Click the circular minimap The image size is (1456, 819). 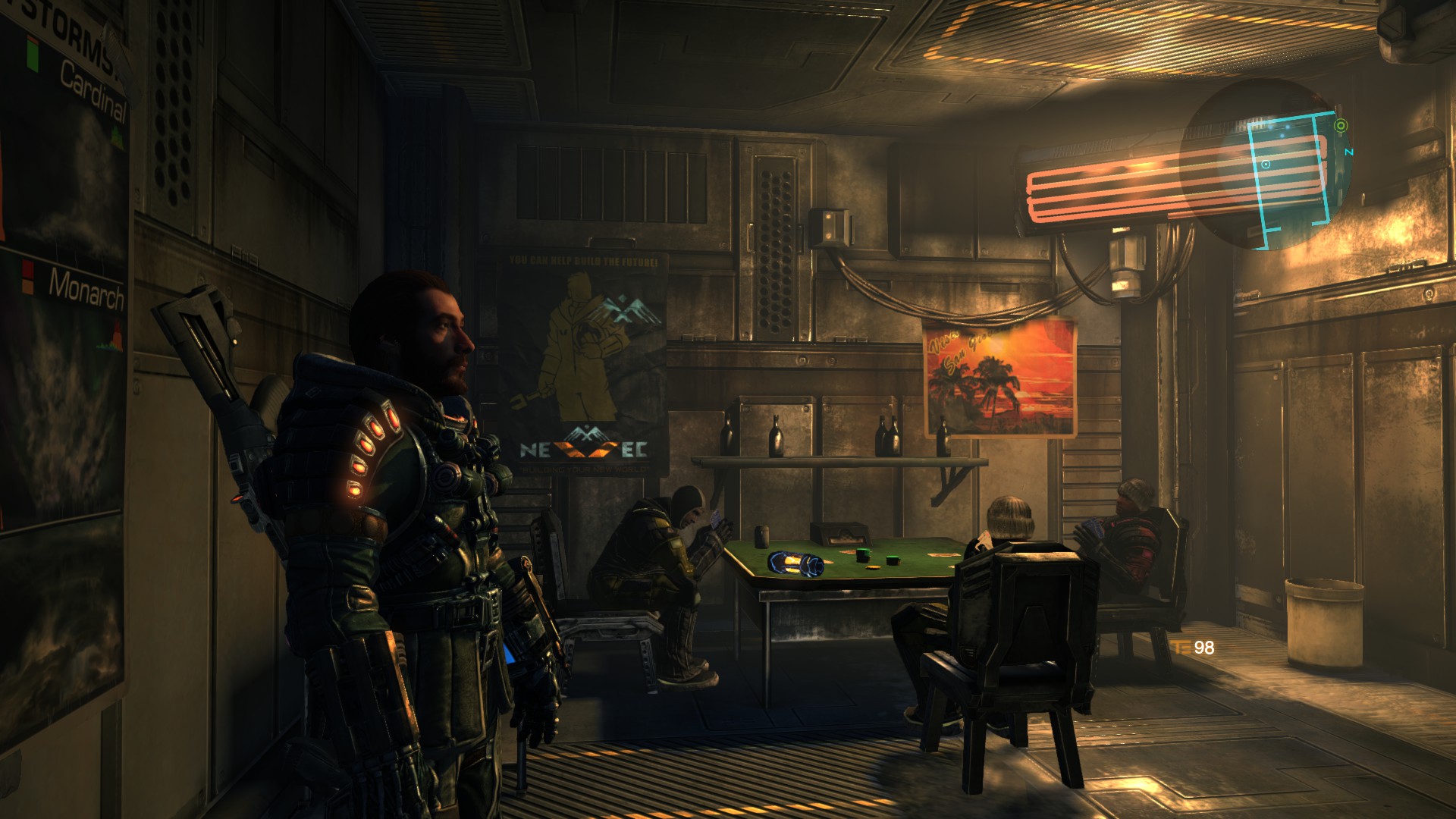[x=1266, y=165]
